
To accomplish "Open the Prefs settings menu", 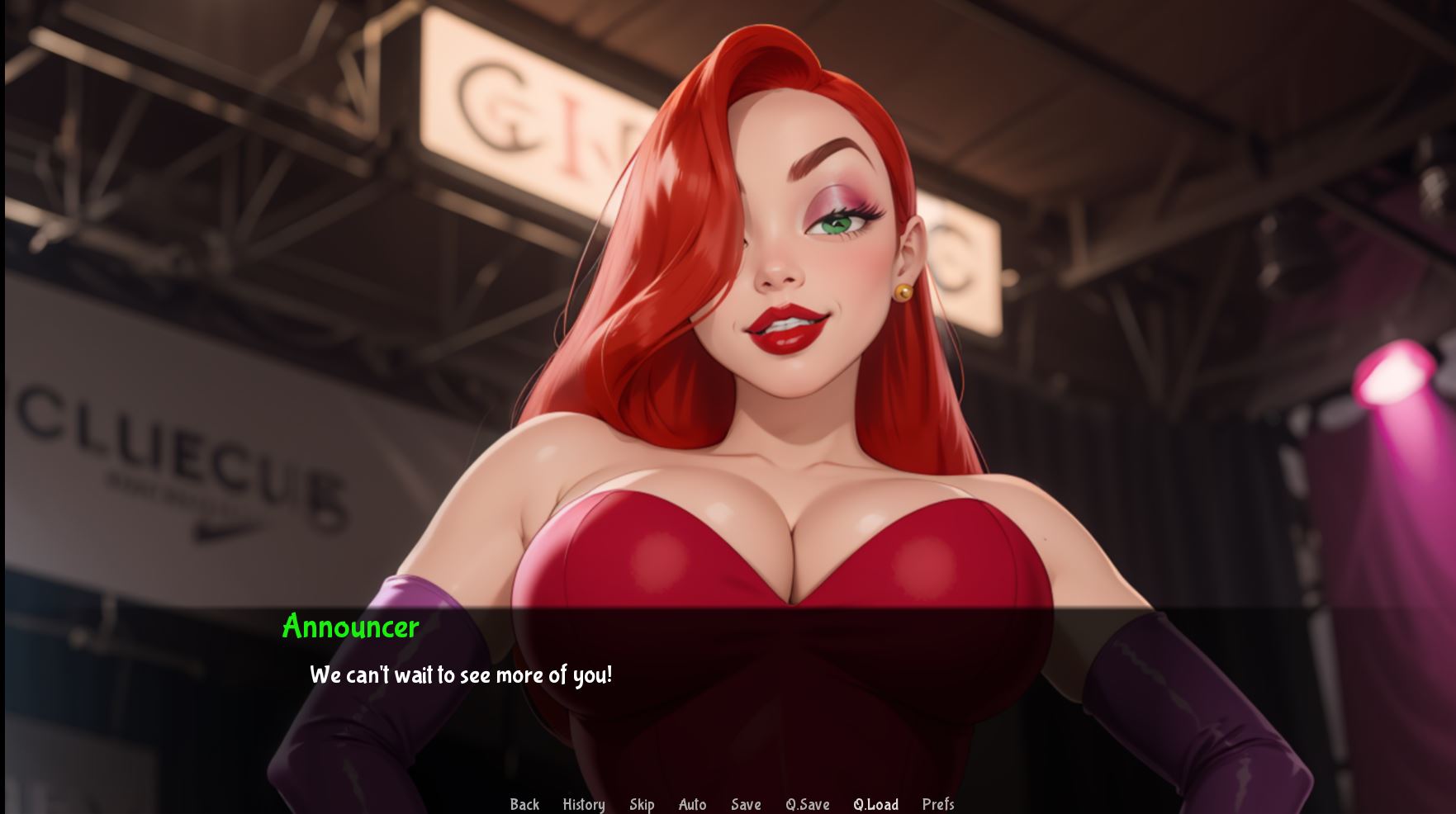I will pyautogui.click(x=938, y=804).
